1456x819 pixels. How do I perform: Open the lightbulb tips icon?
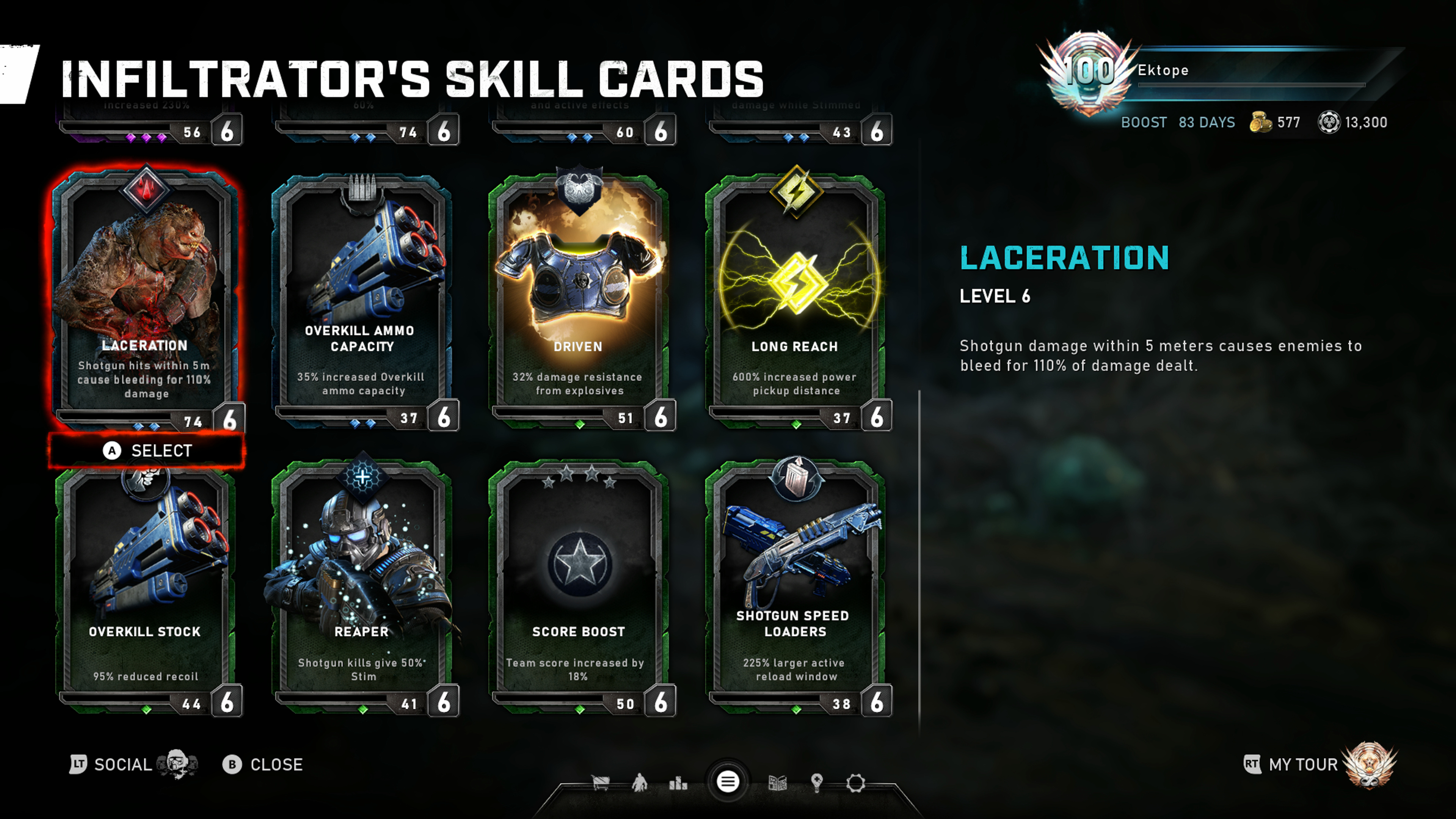pos(817,783)
